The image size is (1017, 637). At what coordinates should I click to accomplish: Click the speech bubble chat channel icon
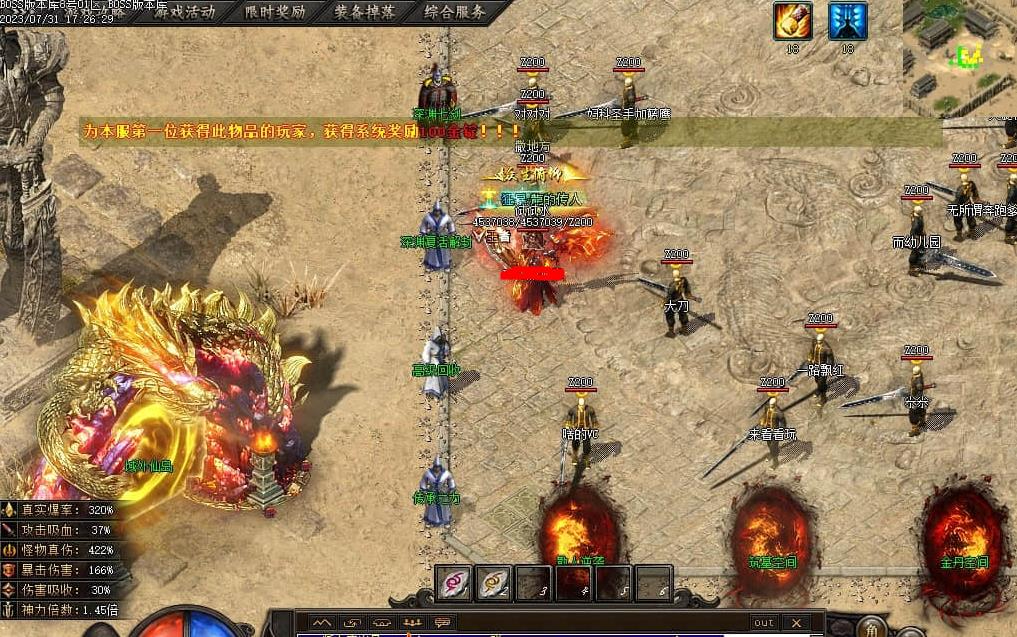(x=439, y=622)
